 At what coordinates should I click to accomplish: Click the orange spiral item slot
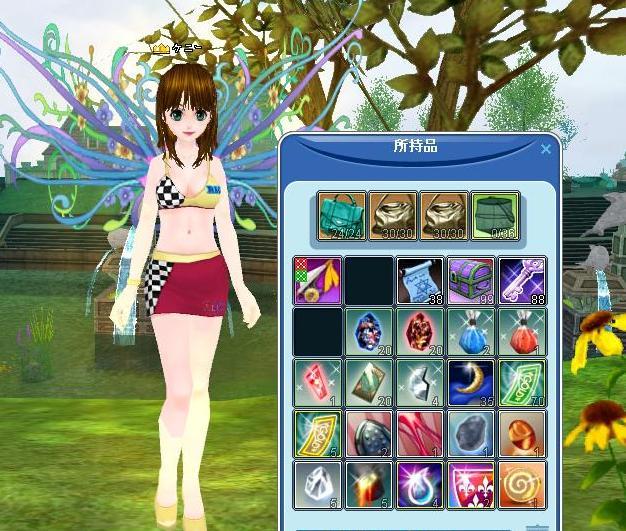(x=522, y=484)
